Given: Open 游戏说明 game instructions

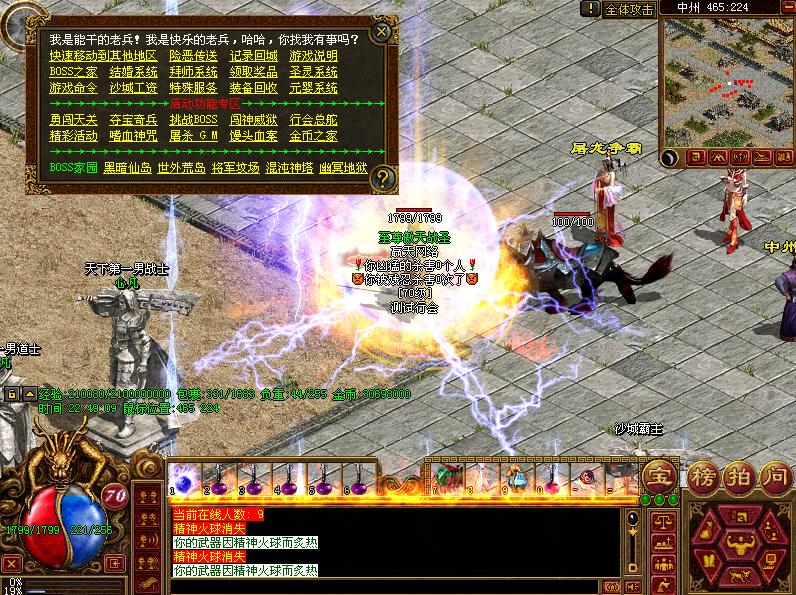Looking at the screenshot, I should tap(313, 56).
